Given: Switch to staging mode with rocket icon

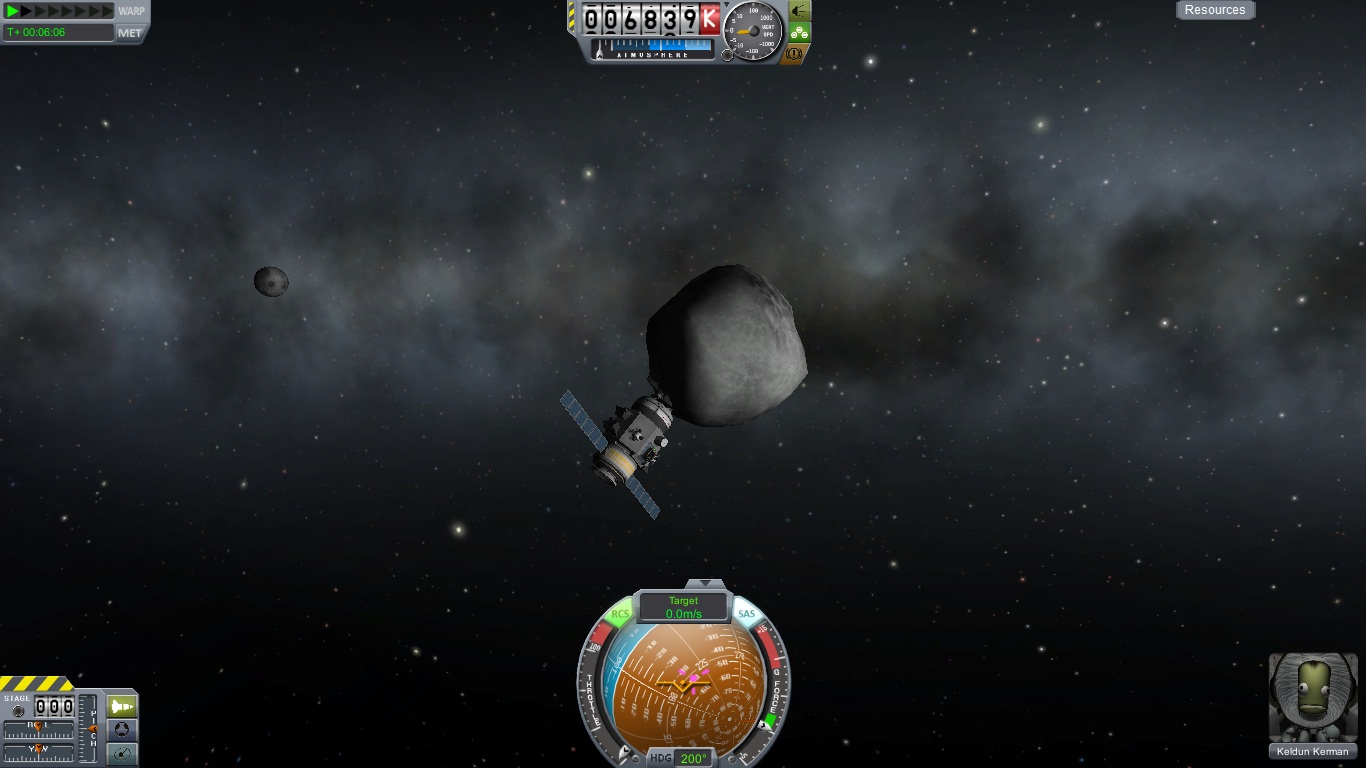Looking at the screenshot, I should pos(122,706).
